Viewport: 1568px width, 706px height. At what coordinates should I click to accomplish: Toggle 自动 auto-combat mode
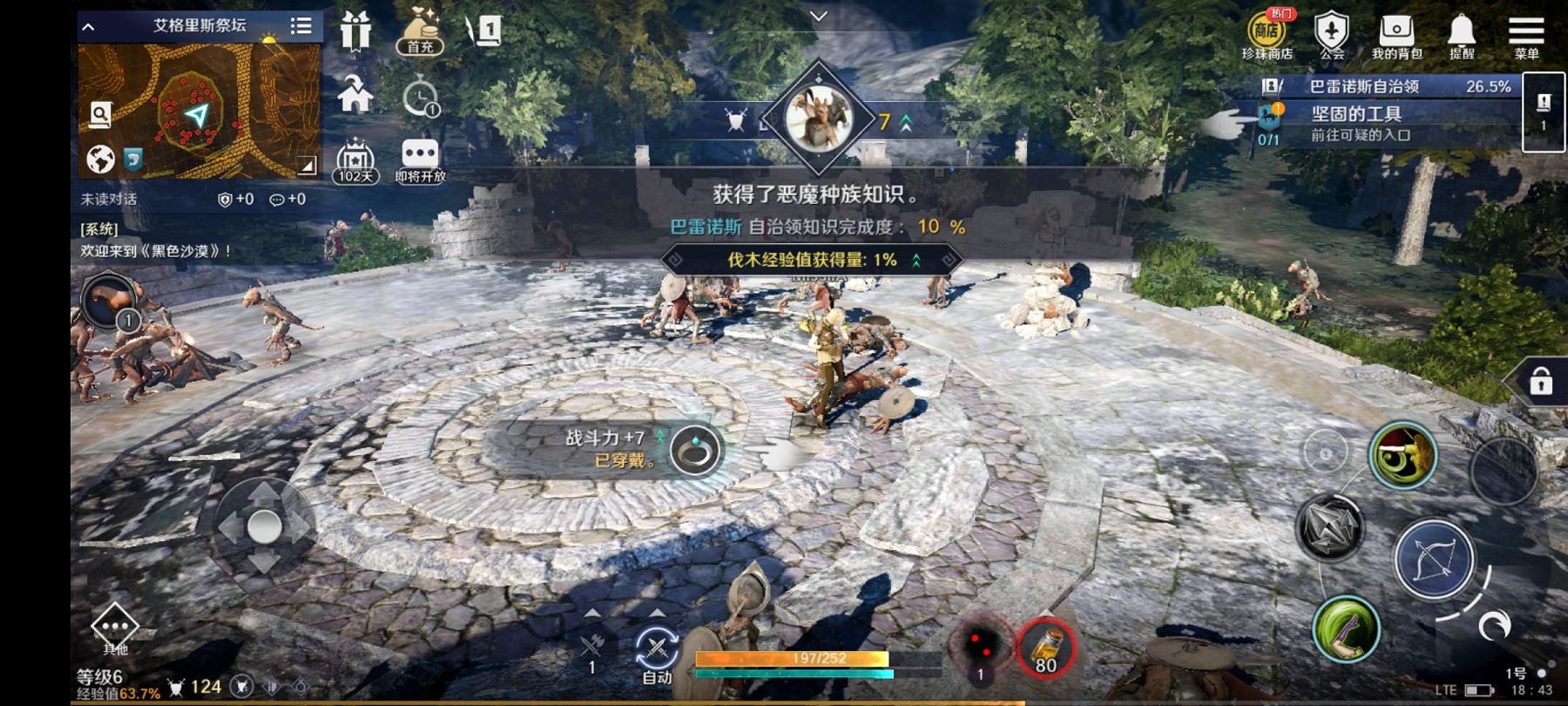click(657, 655)
